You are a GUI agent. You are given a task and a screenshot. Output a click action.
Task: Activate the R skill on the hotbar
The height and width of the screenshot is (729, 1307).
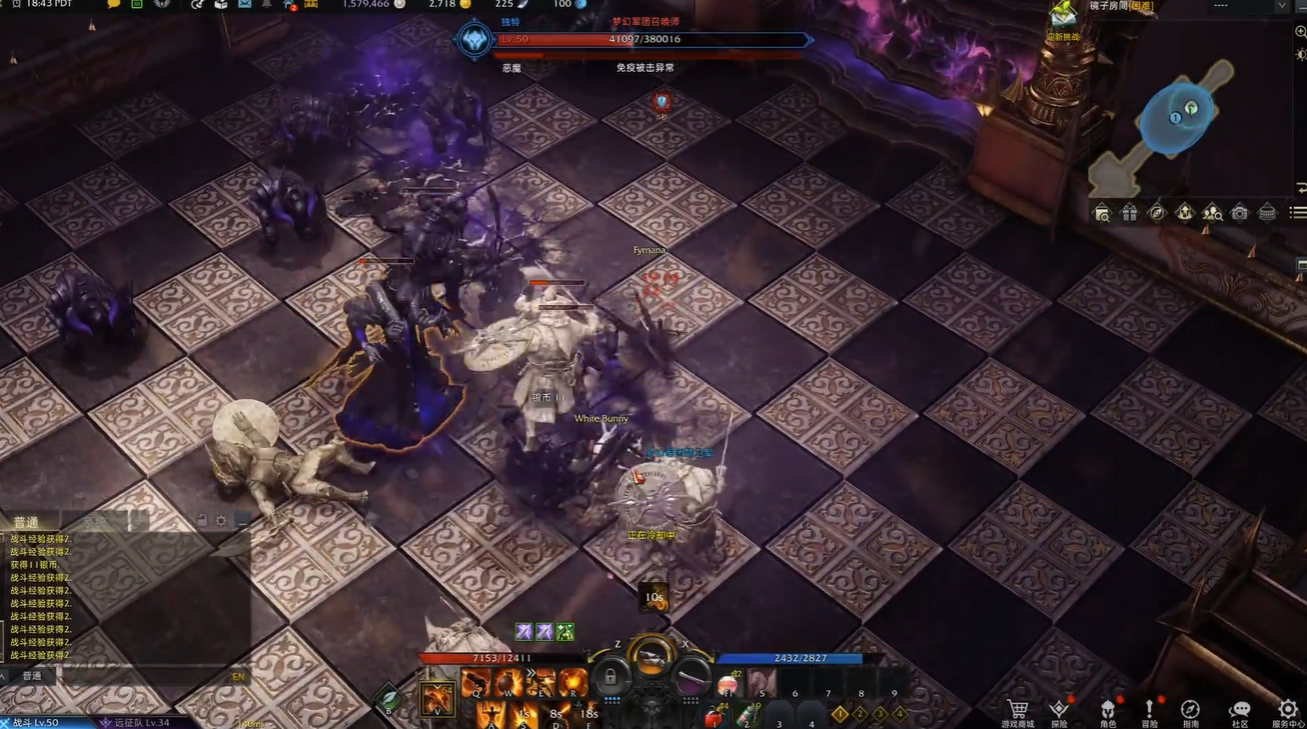point(572,683)
